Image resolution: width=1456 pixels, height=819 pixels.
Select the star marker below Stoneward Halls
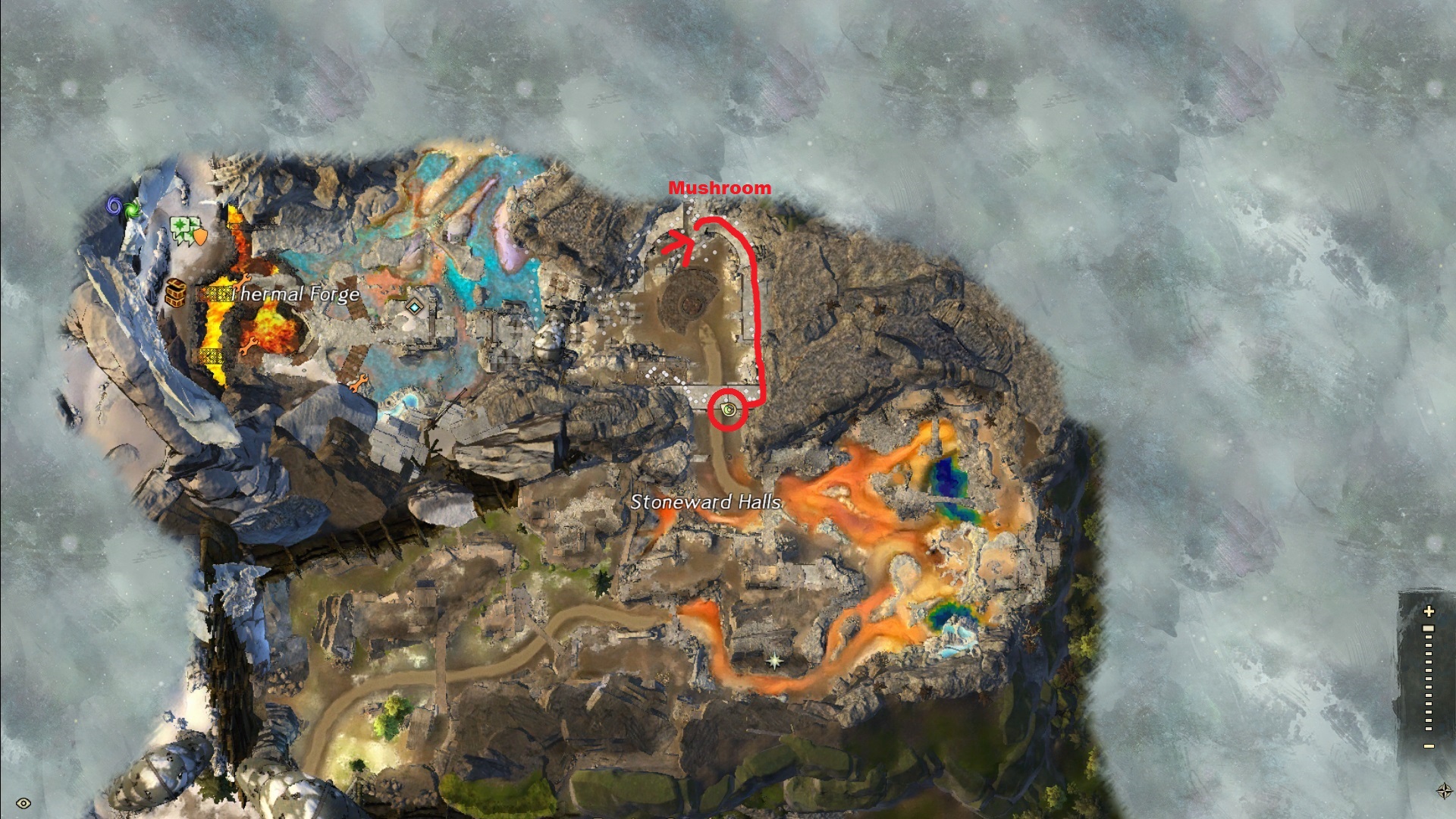point(774,661)
